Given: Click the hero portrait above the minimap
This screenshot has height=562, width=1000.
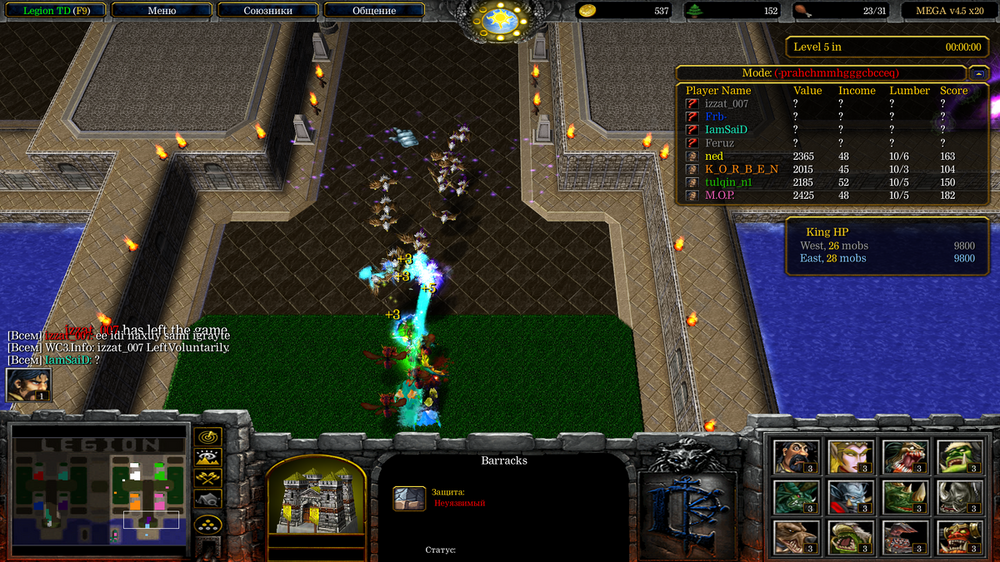Looking at the screenshot, I should click(28, 385).
